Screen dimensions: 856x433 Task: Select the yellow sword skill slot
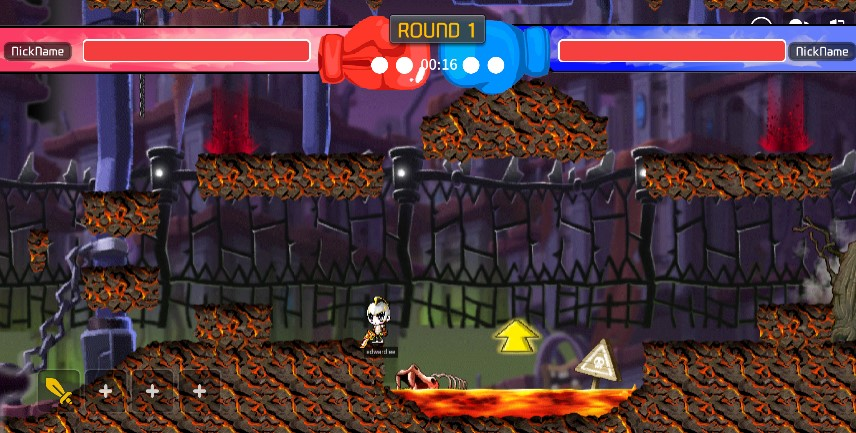[59, 391]
